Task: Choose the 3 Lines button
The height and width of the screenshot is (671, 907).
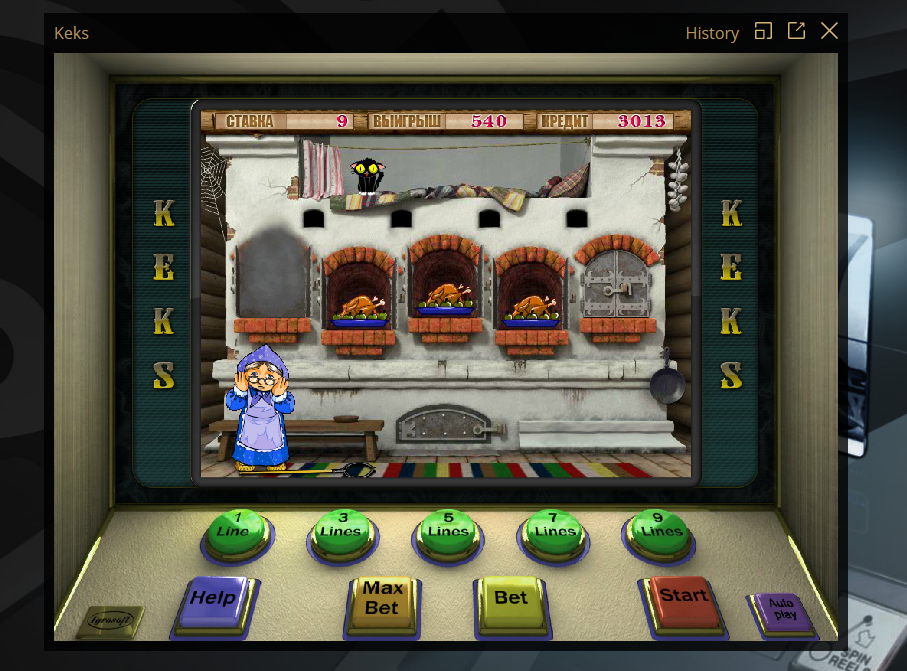Action: pos(341,531)
